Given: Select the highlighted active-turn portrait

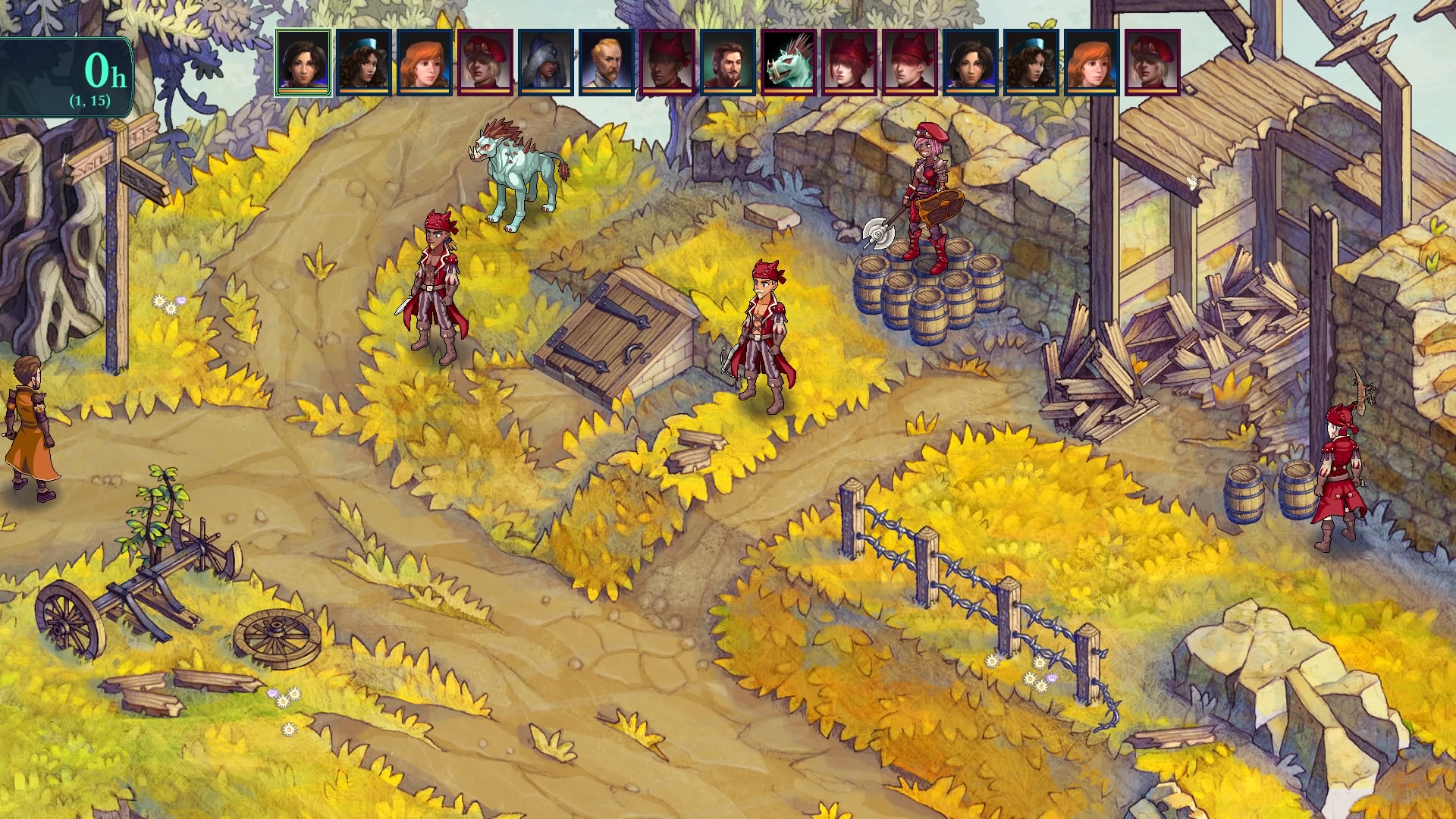Looking at the screenshot, I should point(303,63).
